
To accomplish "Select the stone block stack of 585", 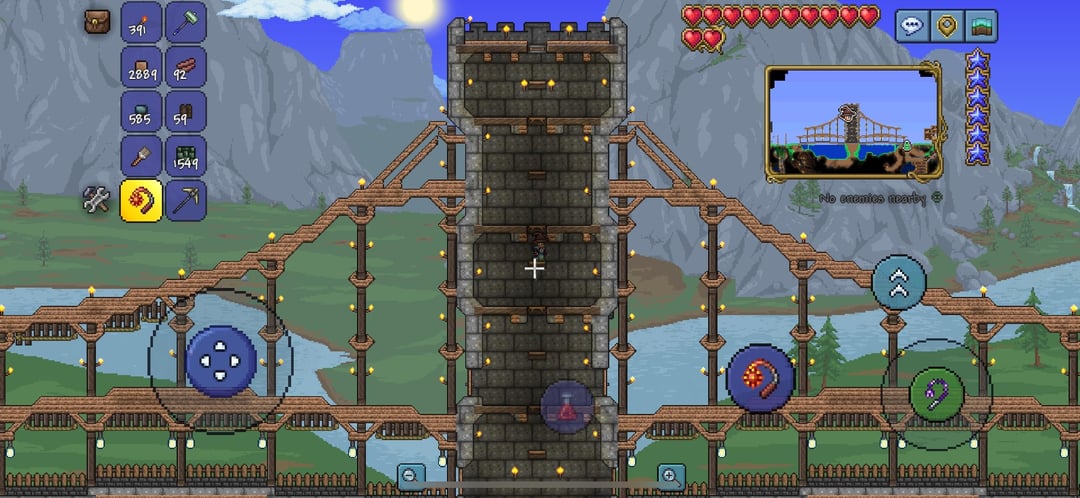I will [141, 111].
